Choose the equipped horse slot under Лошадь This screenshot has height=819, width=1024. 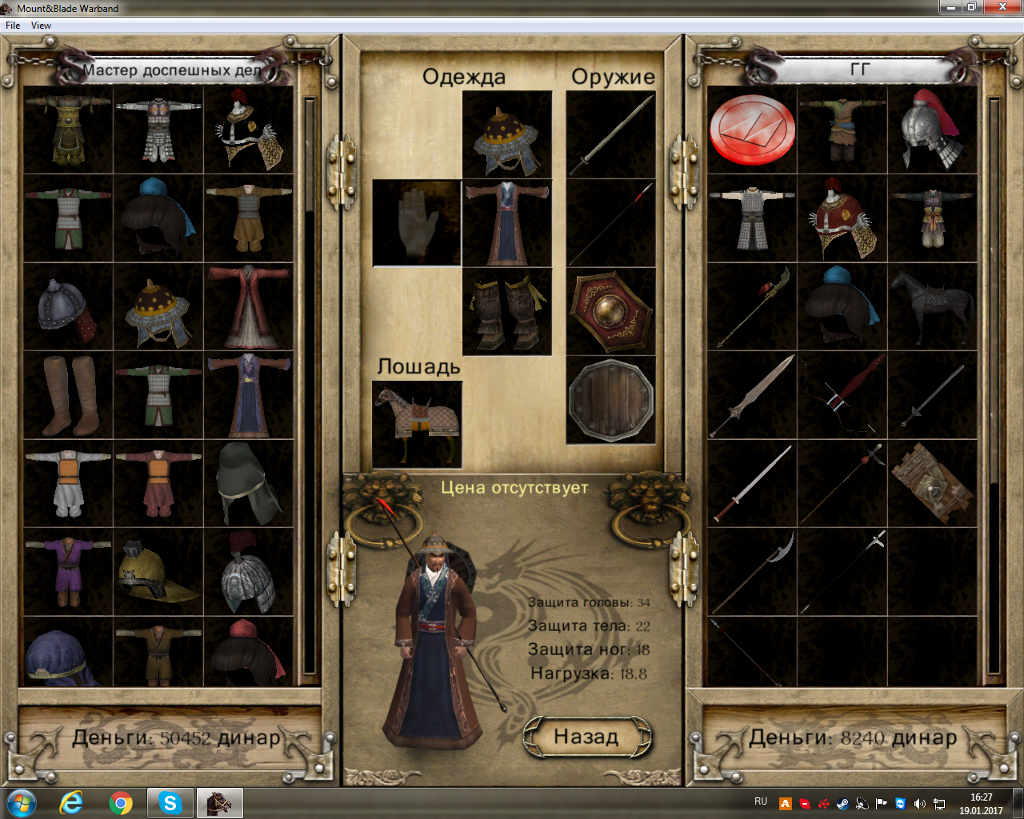[417, 424]
